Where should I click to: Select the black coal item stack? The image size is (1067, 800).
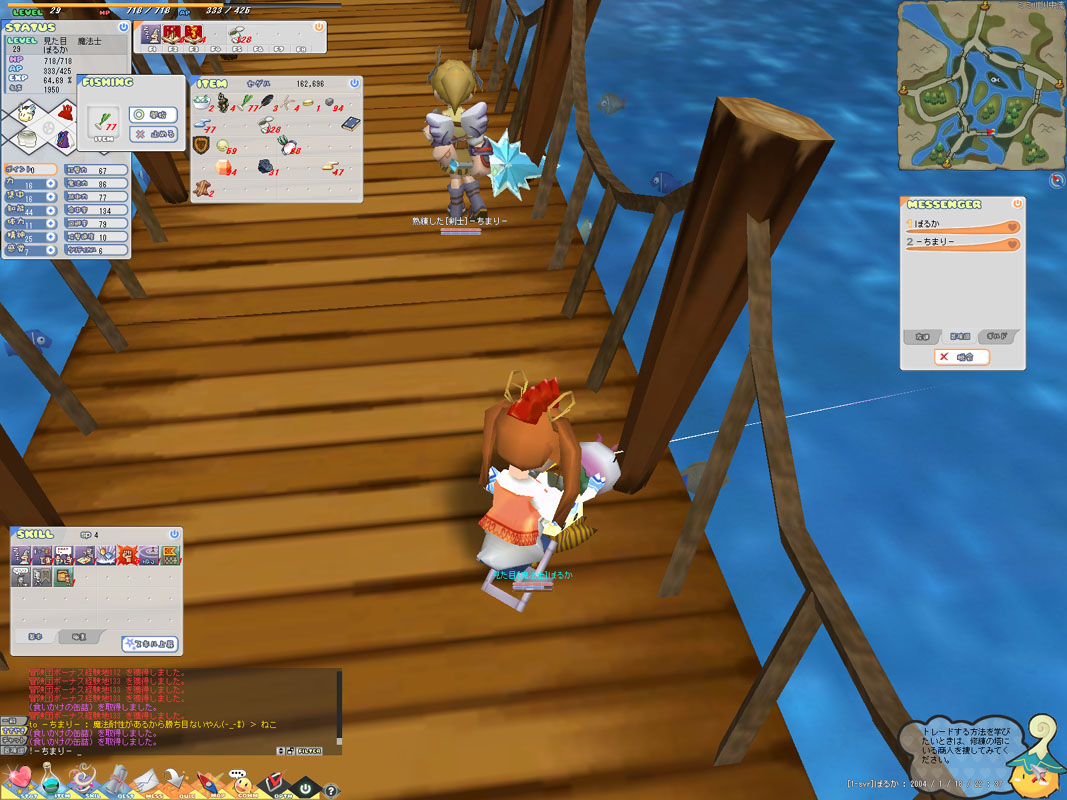[x=266, y=166]
